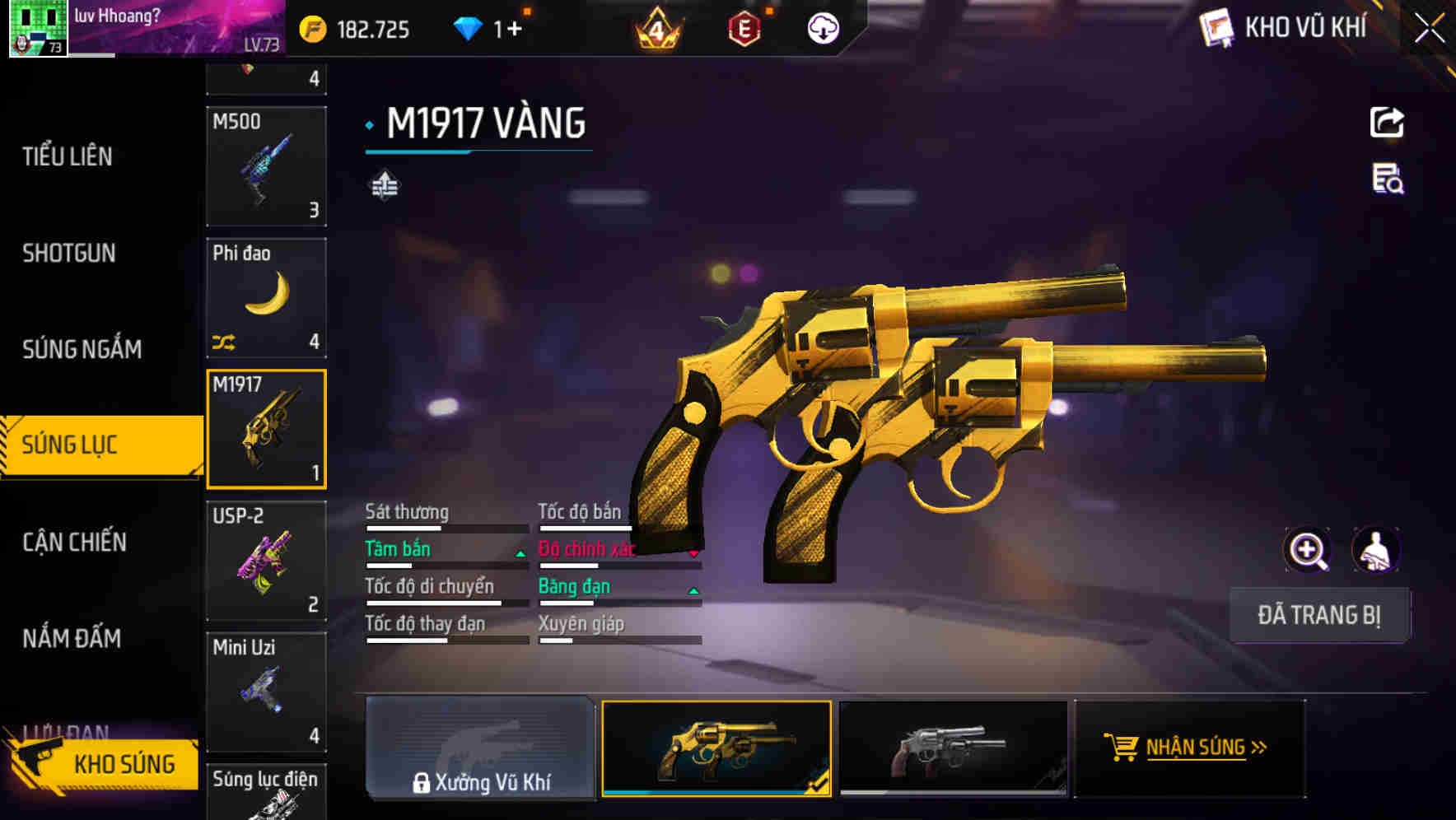The width and height of the screenshot is (1456, 820).
Task: Open diamonds top-up via the diamond icon
Action: click(468, 27)
